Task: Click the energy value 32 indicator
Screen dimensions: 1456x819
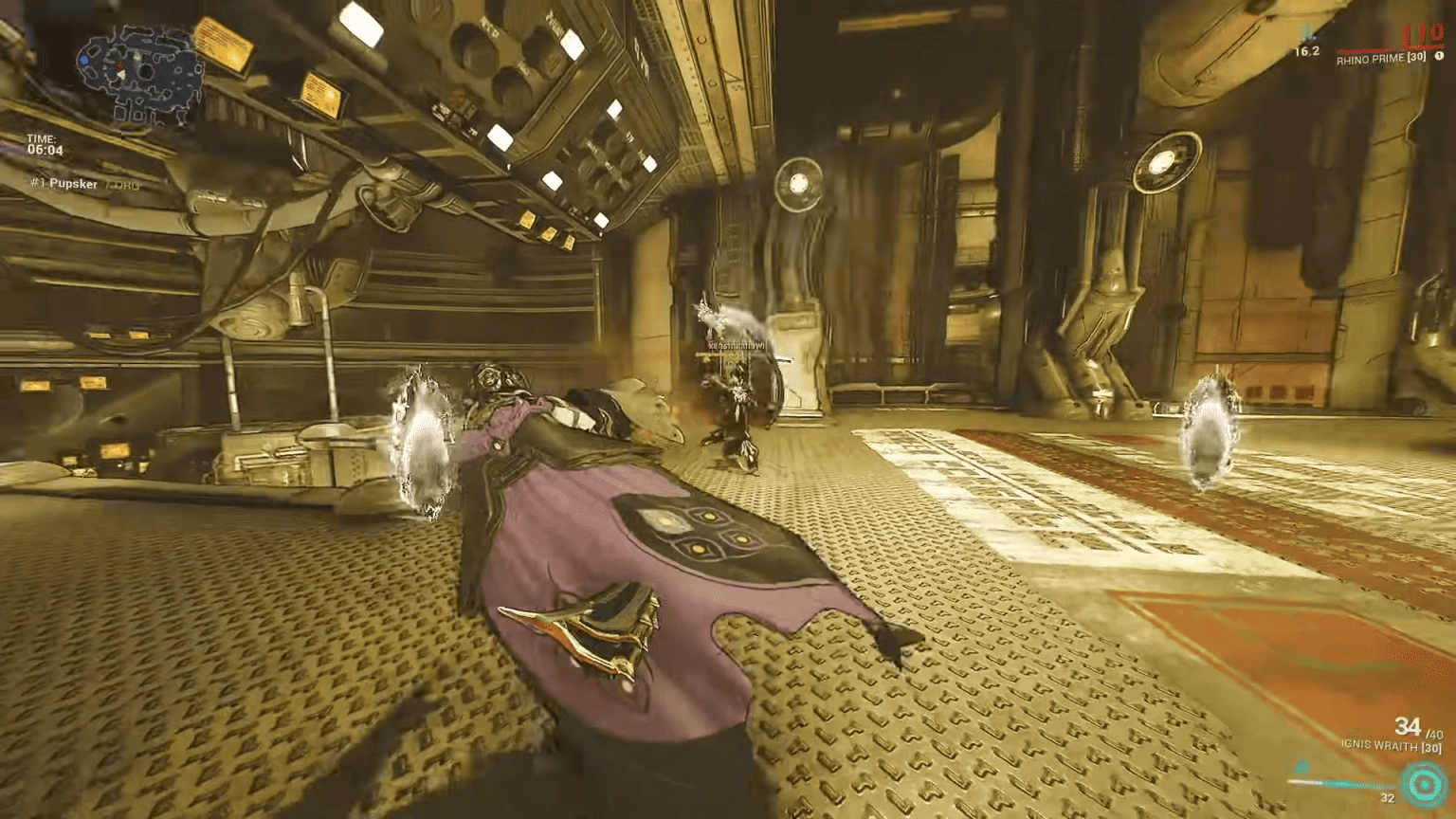Action: (1388, 797)
